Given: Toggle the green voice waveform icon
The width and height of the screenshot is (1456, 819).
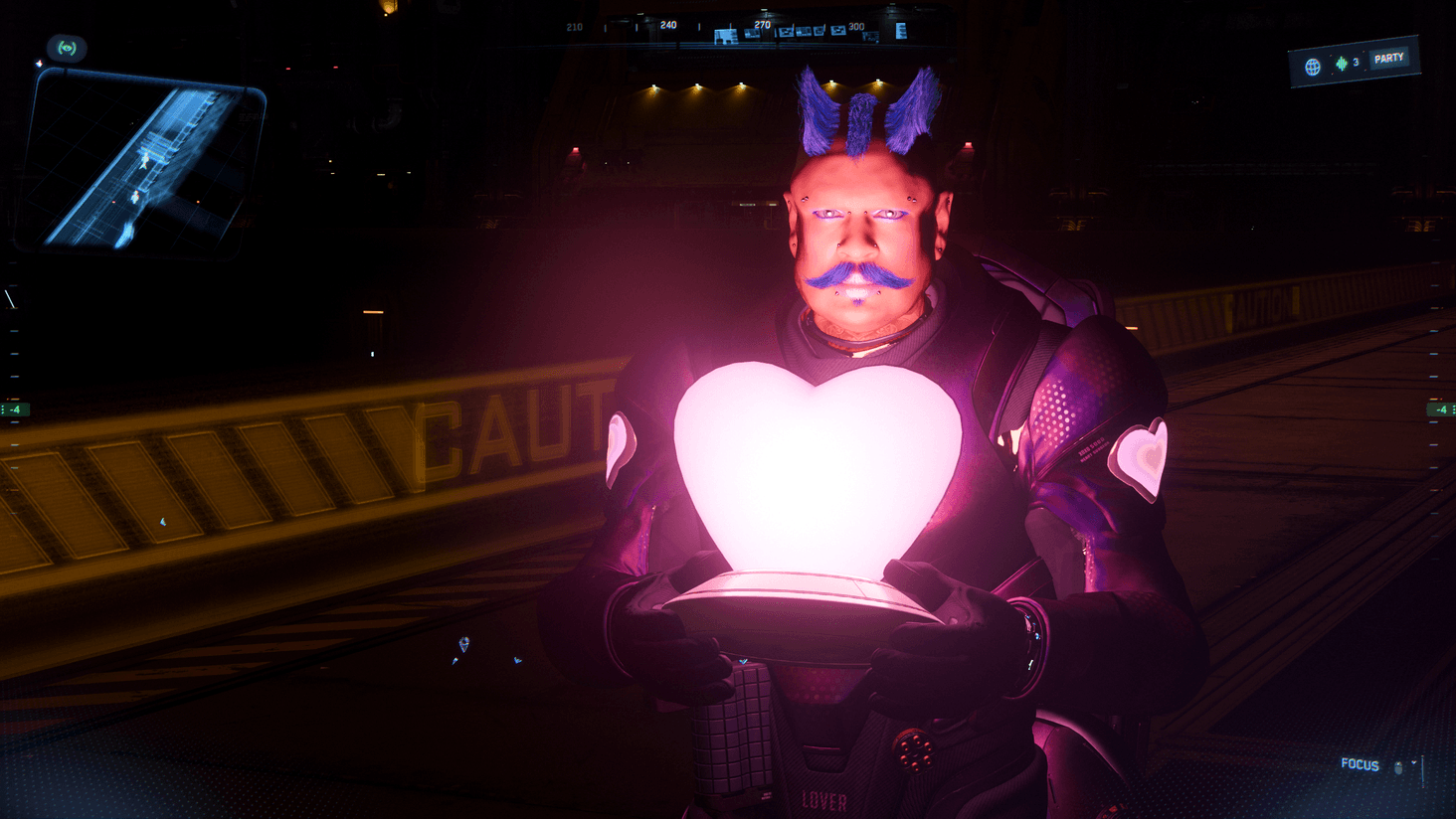Looking at the screenshot, I should click(x=1342, y=64).
